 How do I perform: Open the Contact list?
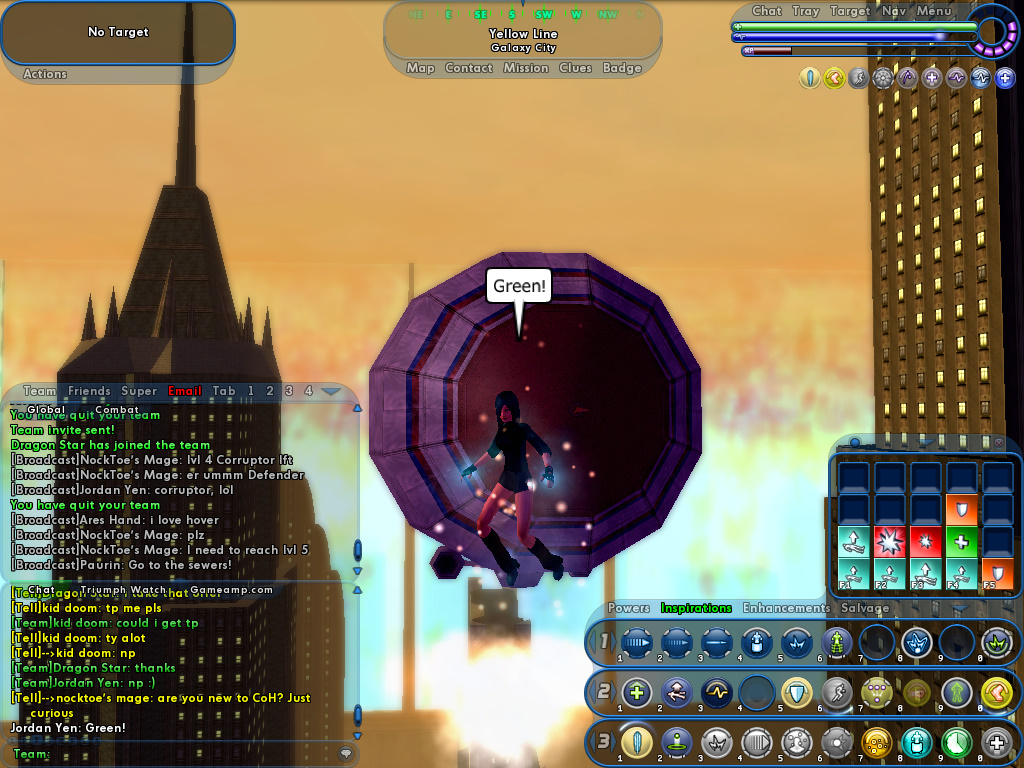click(469, 68)
